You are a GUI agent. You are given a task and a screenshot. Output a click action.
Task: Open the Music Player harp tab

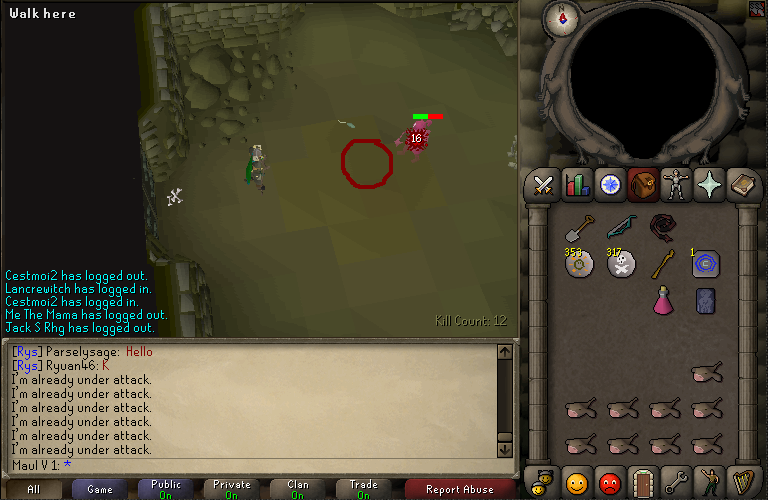pyautogui.click(x=744, y=483)
